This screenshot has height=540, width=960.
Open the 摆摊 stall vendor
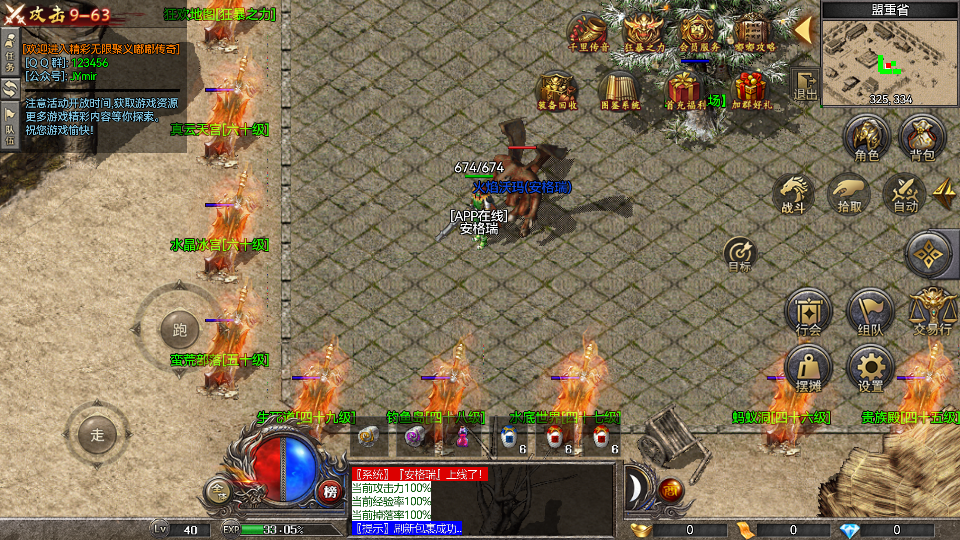tap(808, 369)
